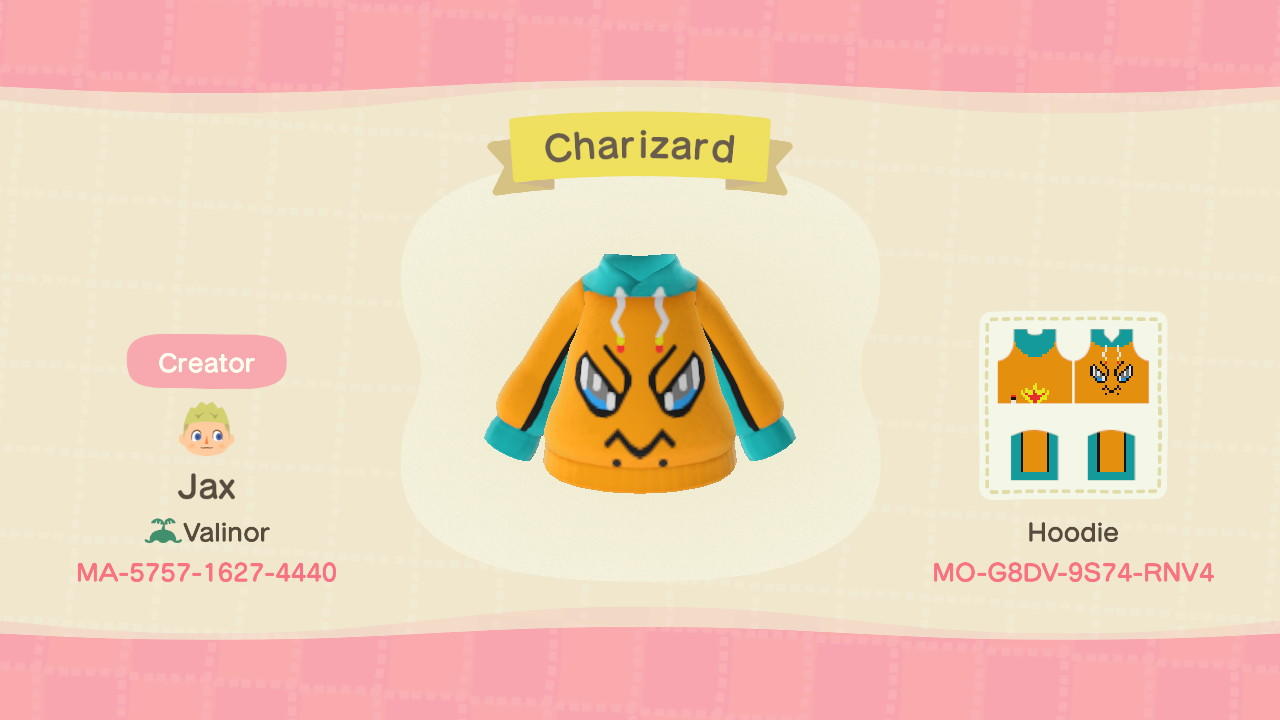Viewport: 1280px width, 720px height.
Task: Click the Hoodie label
Action: pos(1072,533)
